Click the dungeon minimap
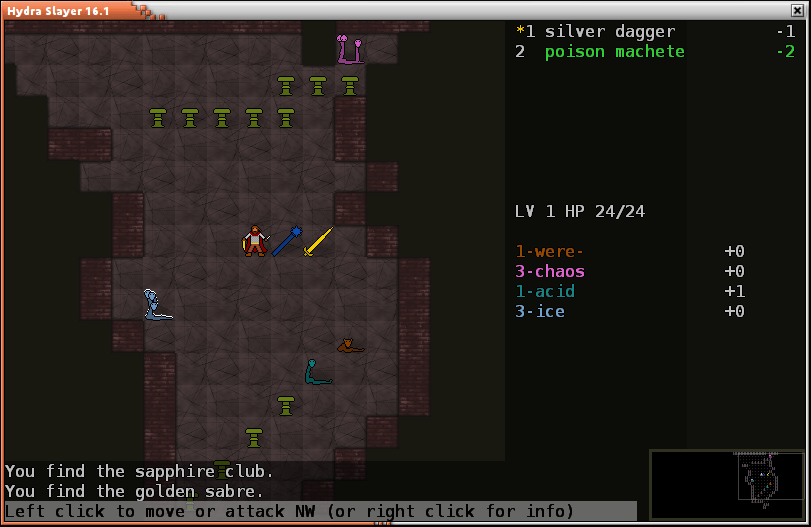Image resolution: width=811 pixels, height=527 pixels. coord(727,486)
